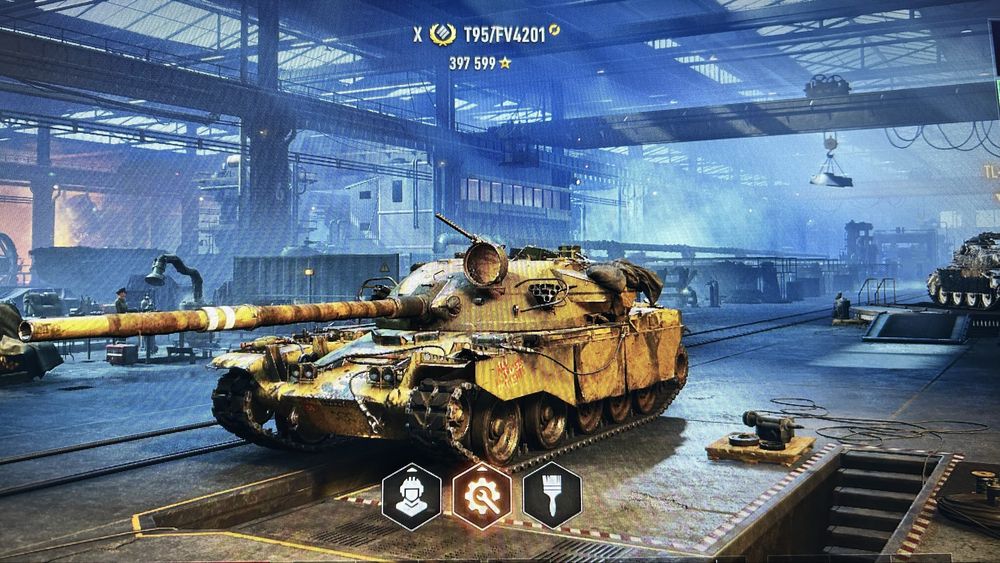The height and width of the screenshot is (563, 1000).
Task: Open the crew commander hexagon button
Action: click(x=411, y=496)
